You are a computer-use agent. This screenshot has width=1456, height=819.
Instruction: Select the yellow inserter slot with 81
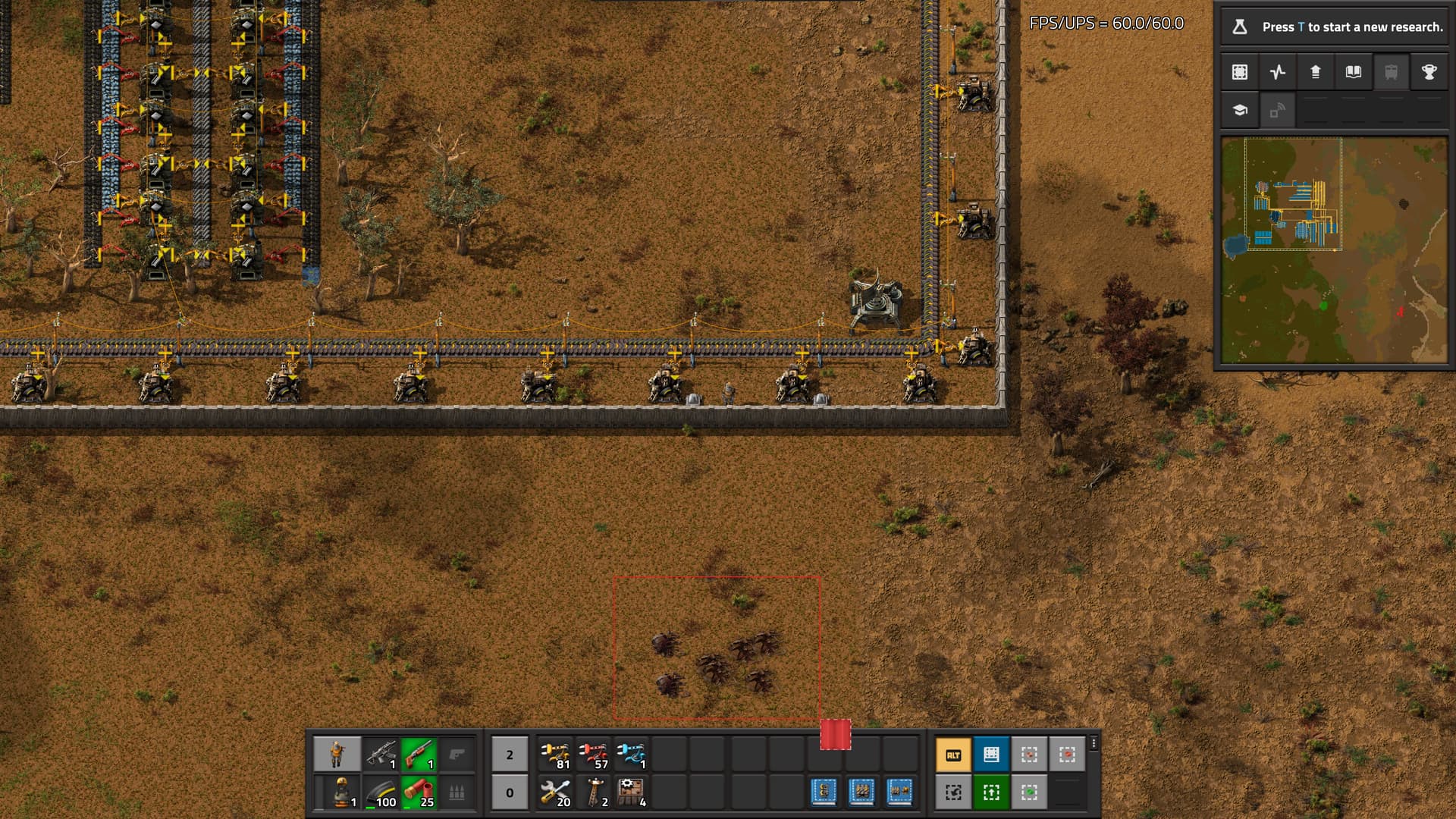pos(556,755)
